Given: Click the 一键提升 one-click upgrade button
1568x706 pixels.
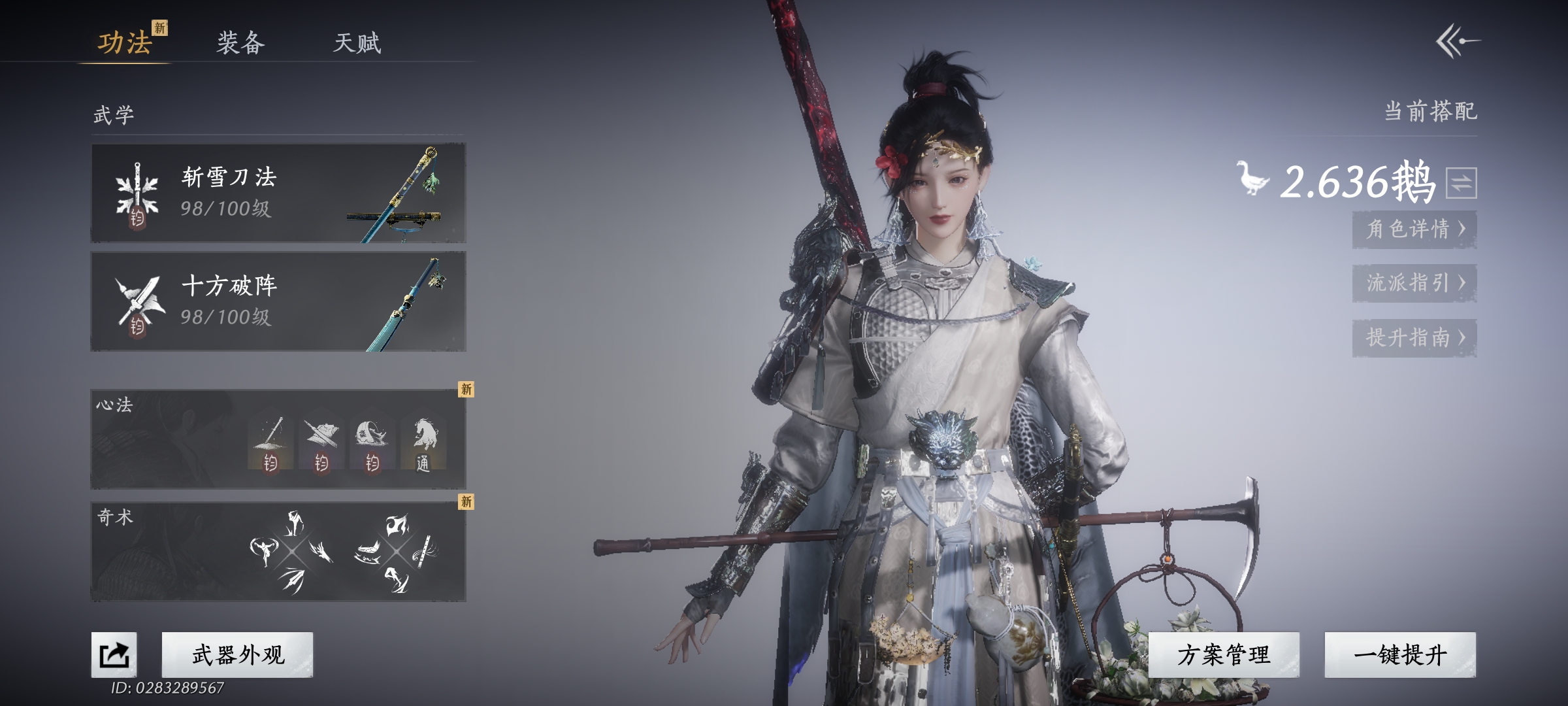Looking at the screenshot, I should click(x=1400, y=654).
